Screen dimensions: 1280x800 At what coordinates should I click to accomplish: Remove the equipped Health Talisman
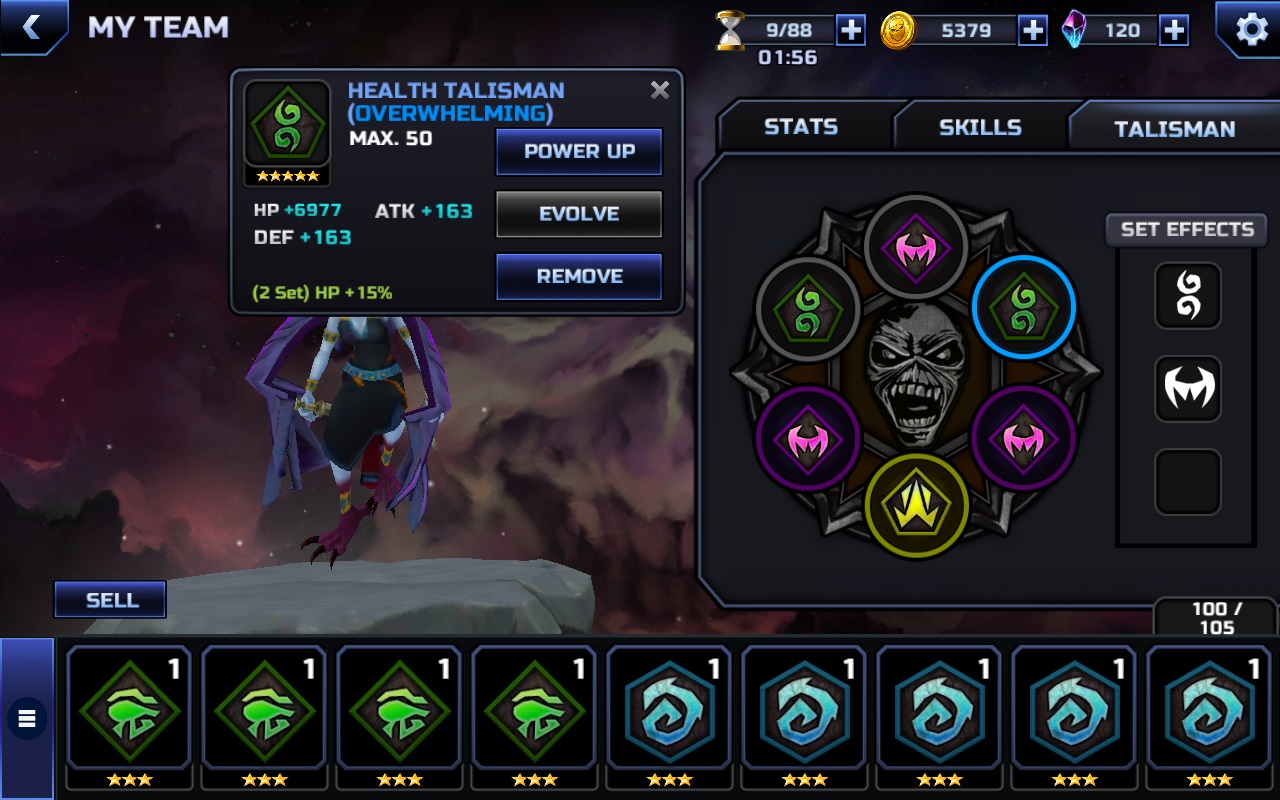(579, 276)
